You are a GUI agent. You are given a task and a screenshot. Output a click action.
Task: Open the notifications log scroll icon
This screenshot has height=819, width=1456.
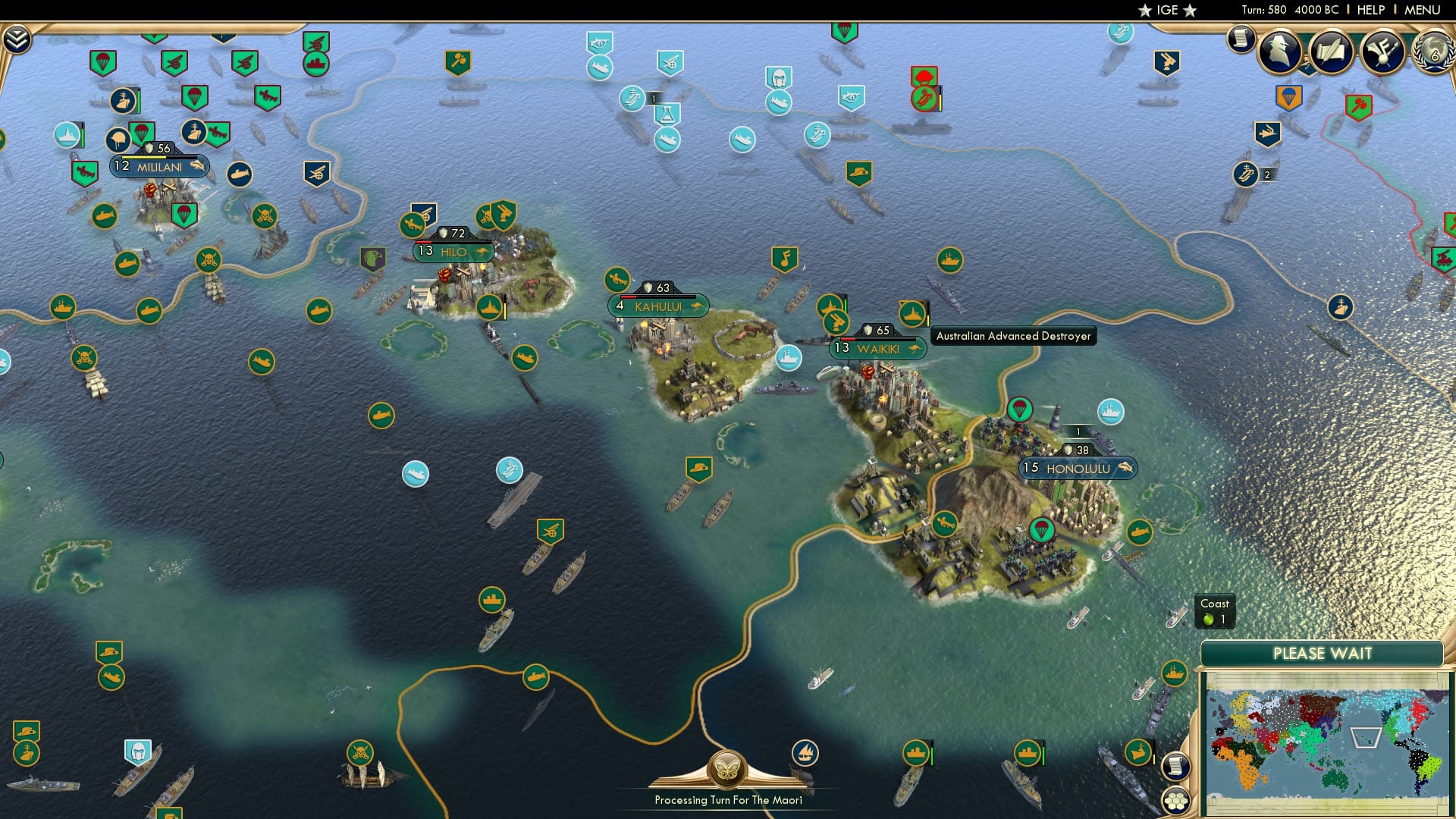coord(1241,39)
